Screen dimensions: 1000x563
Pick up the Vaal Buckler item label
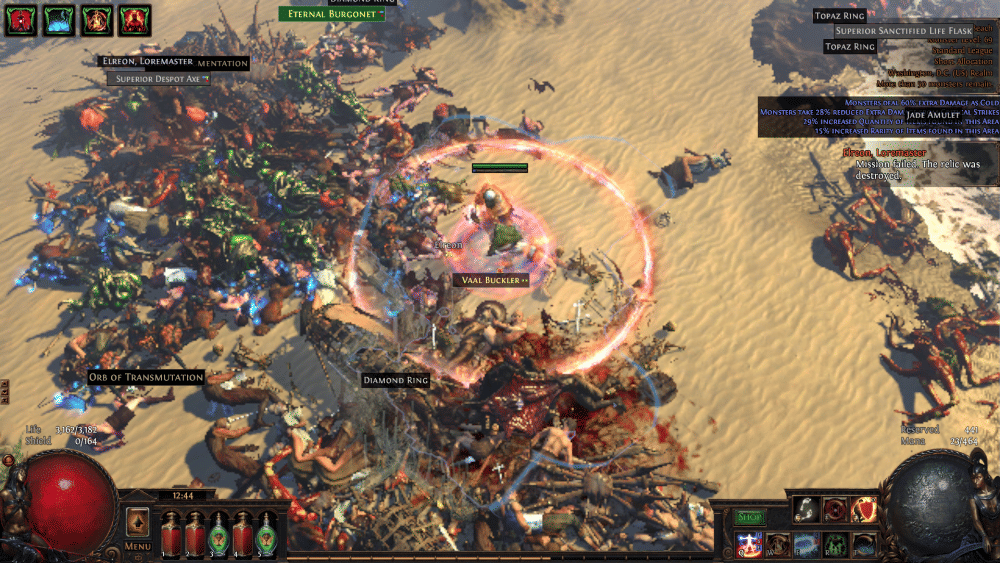[492, 280]
